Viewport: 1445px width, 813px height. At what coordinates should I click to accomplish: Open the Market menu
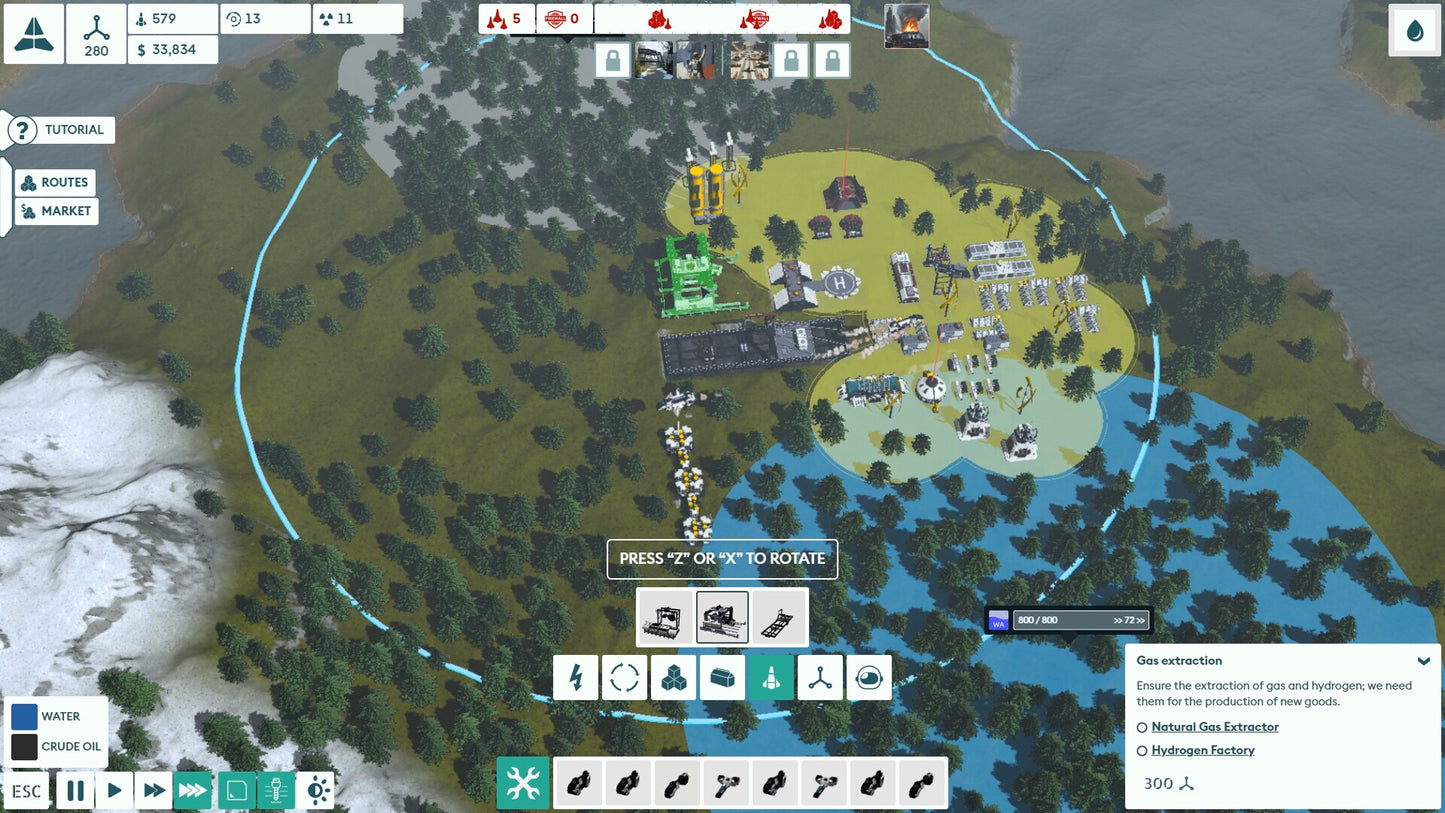coord(56,211)
